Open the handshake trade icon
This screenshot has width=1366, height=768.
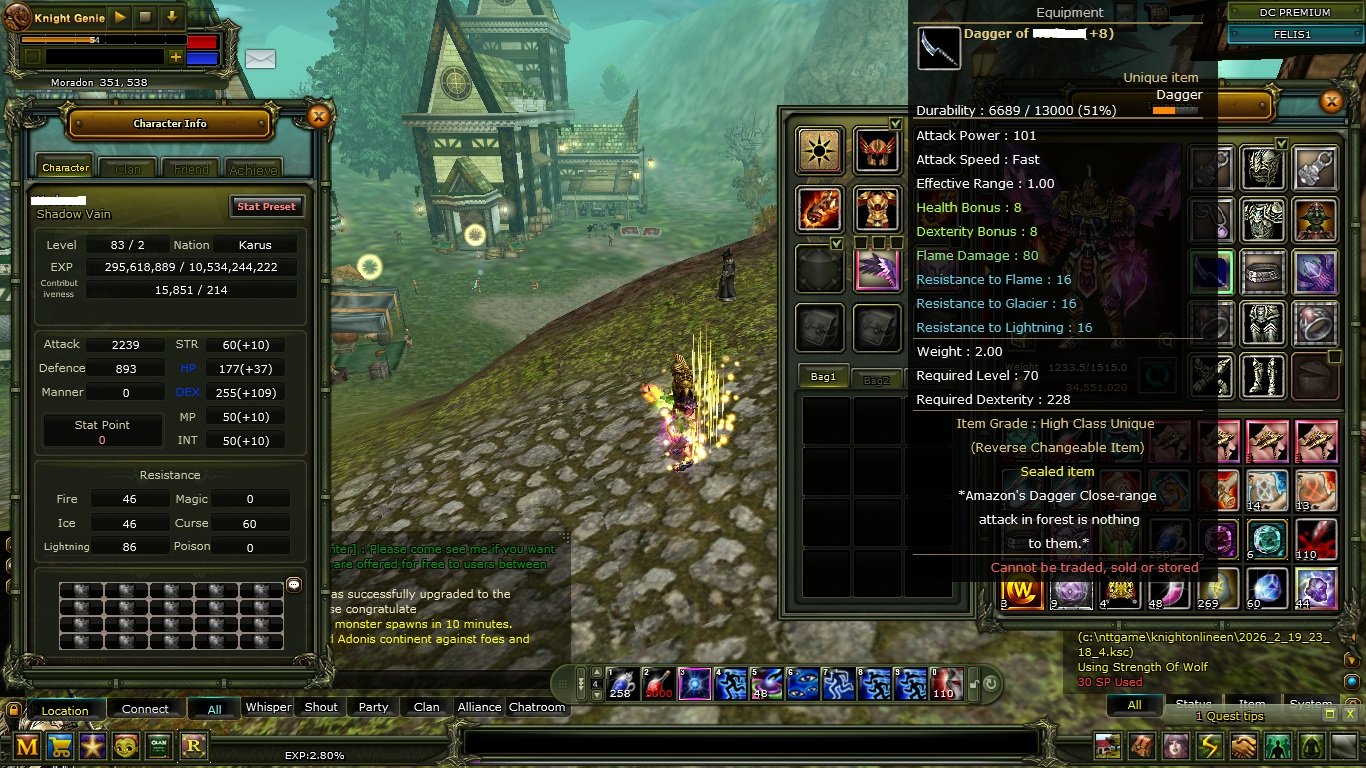click(1242, 746)
